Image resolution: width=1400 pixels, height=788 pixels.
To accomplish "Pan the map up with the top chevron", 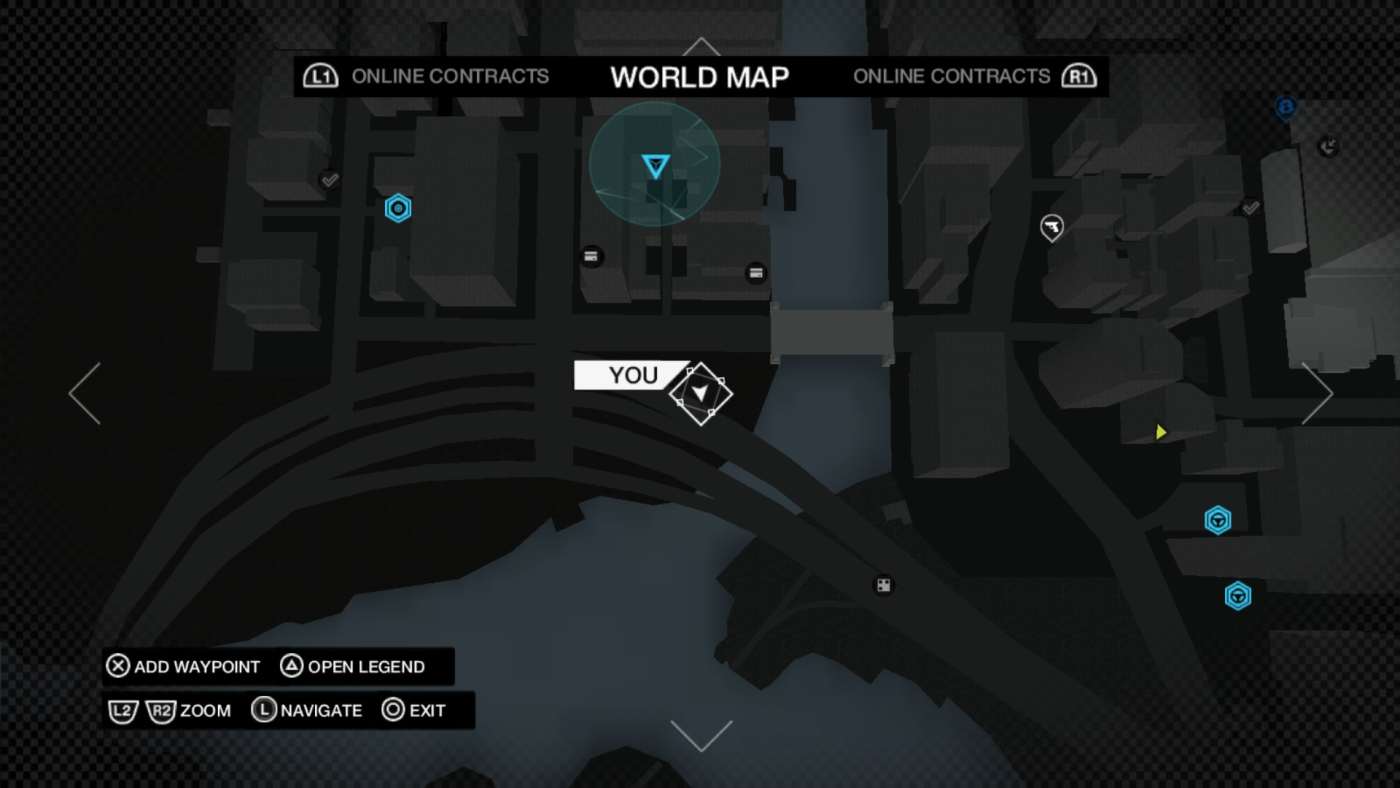I will pos(701,45).
